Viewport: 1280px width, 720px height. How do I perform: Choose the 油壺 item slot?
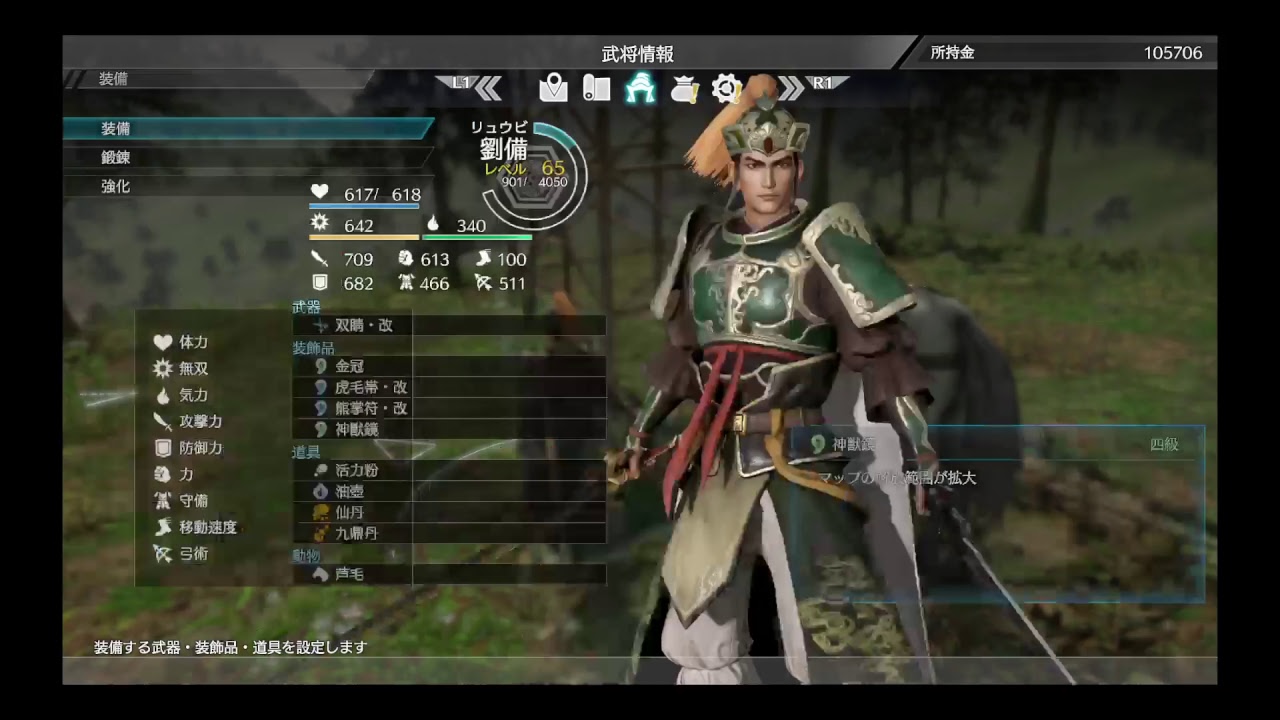click(450, 491)
